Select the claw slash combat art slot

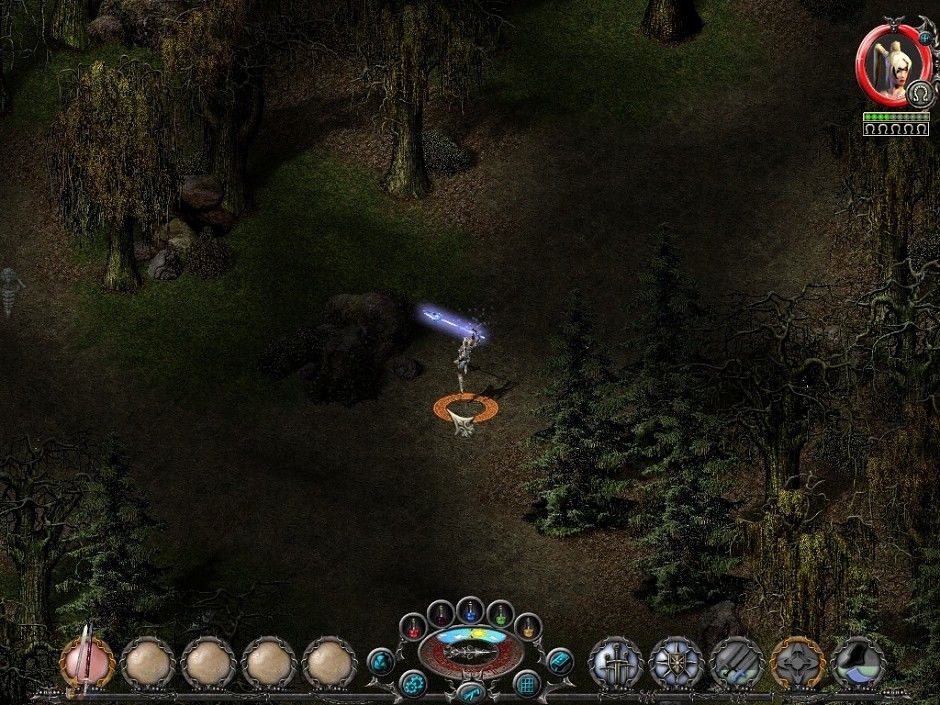(x=737, y=661)
